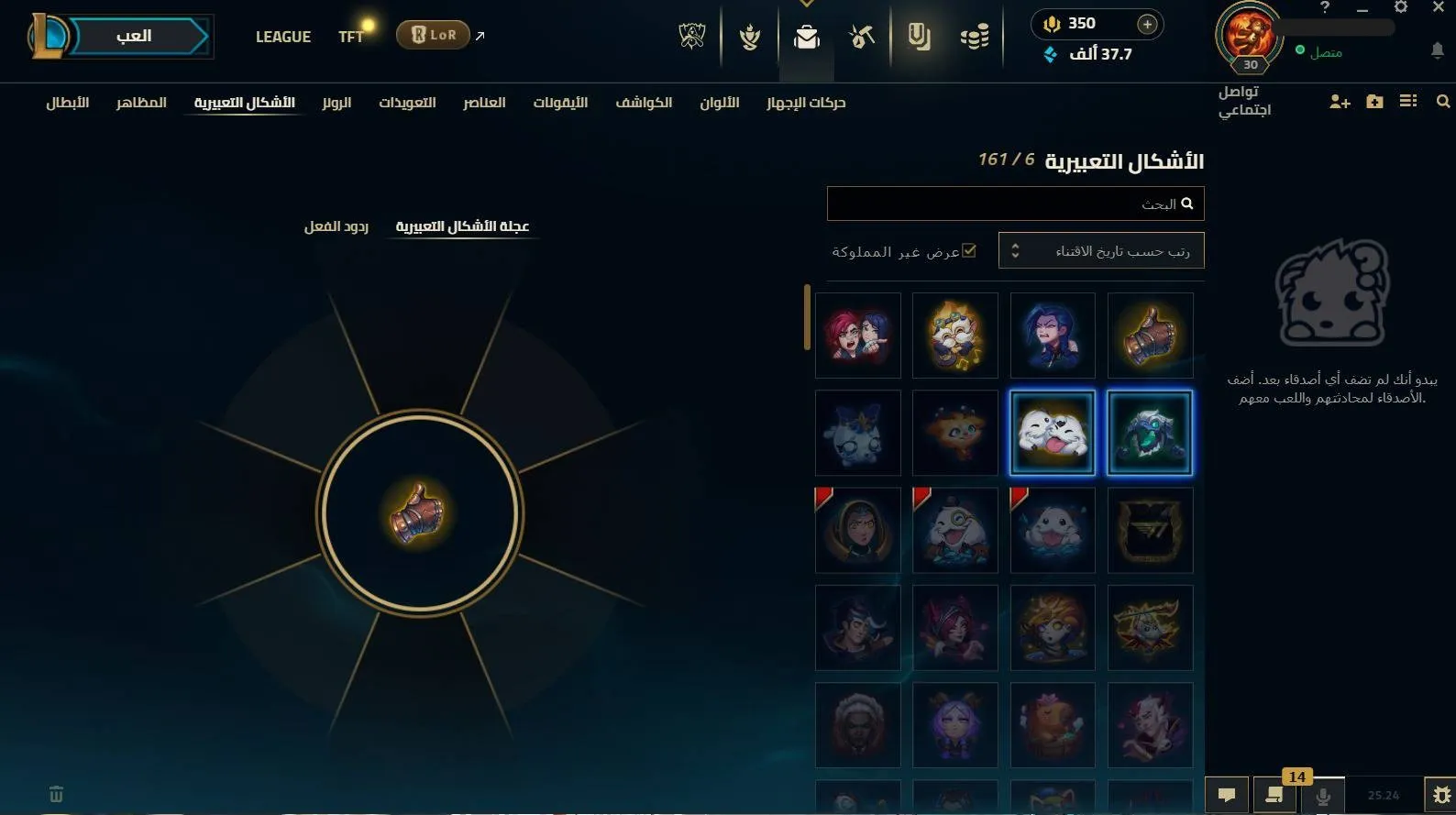Click the voice chat microphone icon
1456x815 pixels.
[1323, 795]
